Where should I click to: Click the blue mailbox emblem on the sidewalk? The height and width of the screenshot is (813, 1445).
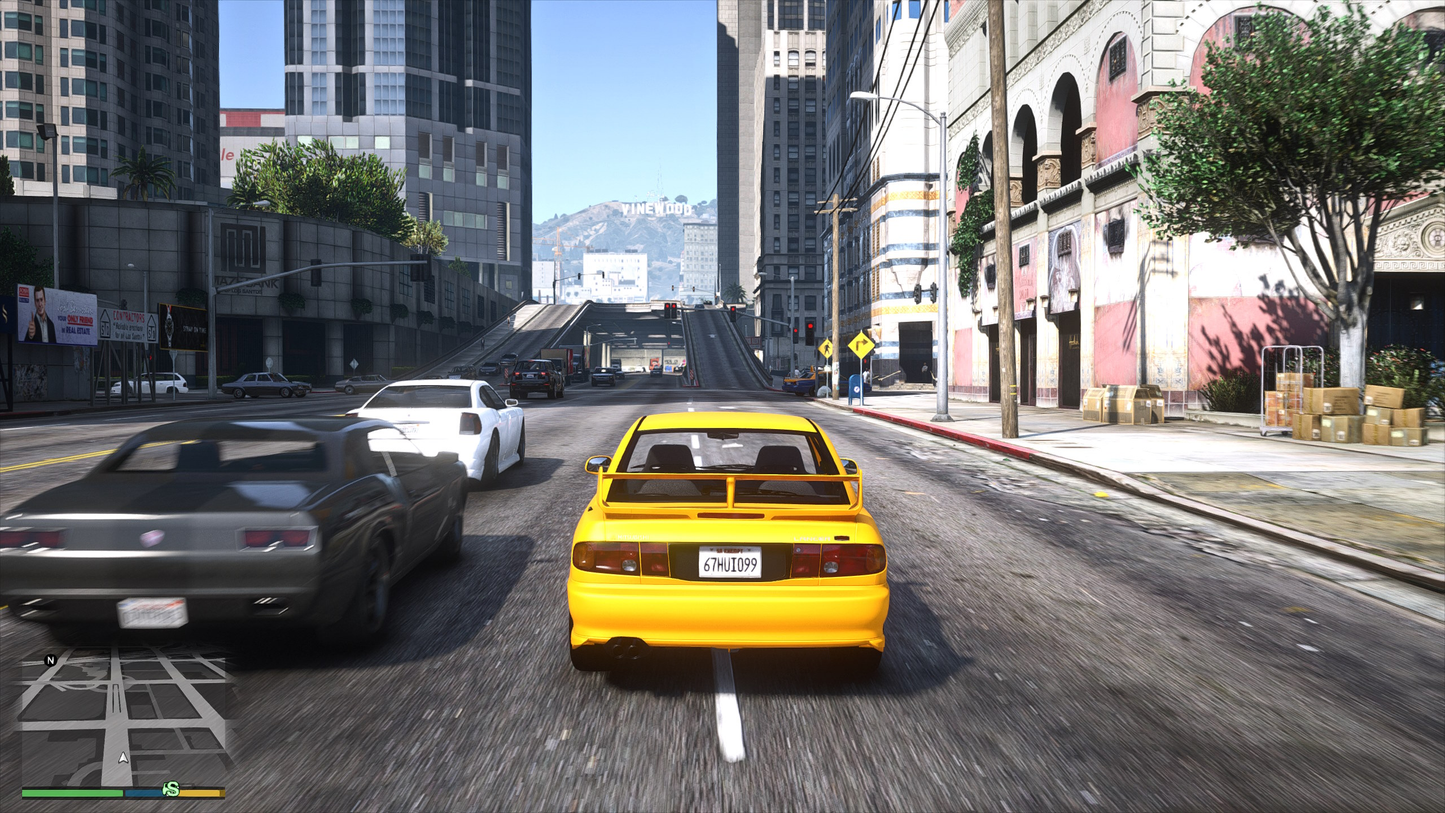856,389
